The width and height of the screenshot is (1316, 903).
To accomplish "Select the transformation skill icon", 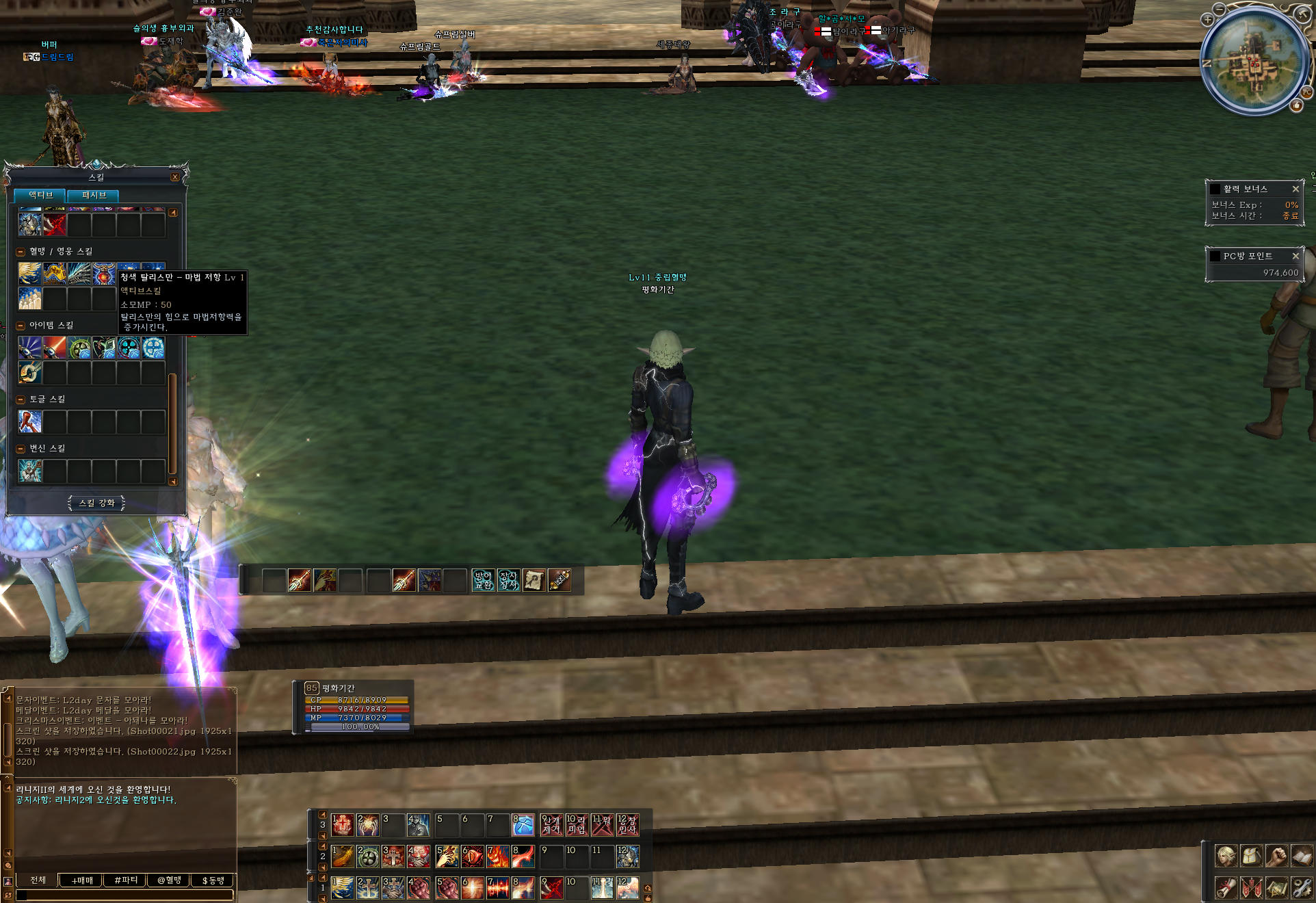I will click(x=30, y=471).
